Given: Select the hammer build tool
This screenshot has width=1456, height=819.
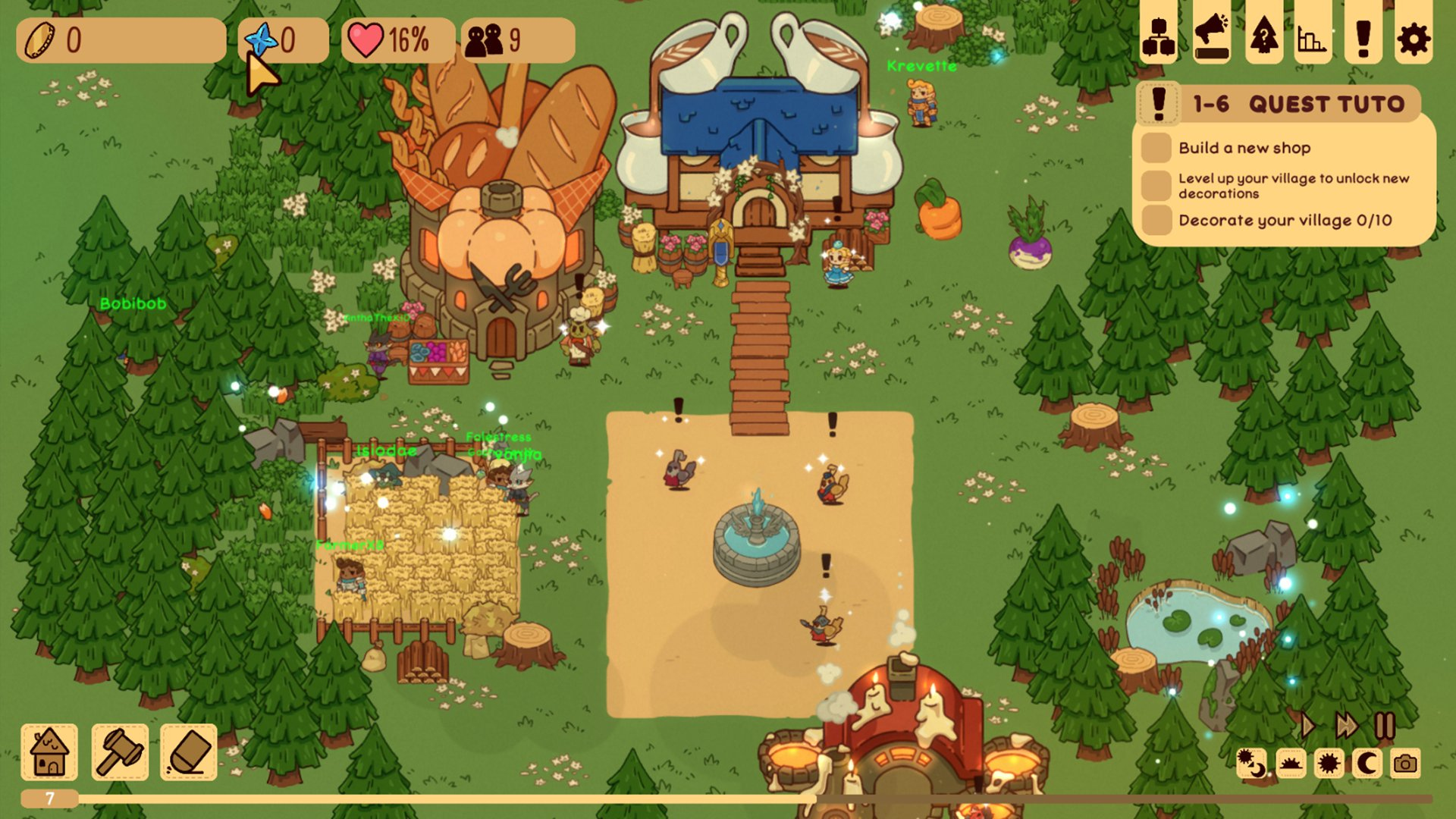Looking at the screenshot, I should [120, 752].
